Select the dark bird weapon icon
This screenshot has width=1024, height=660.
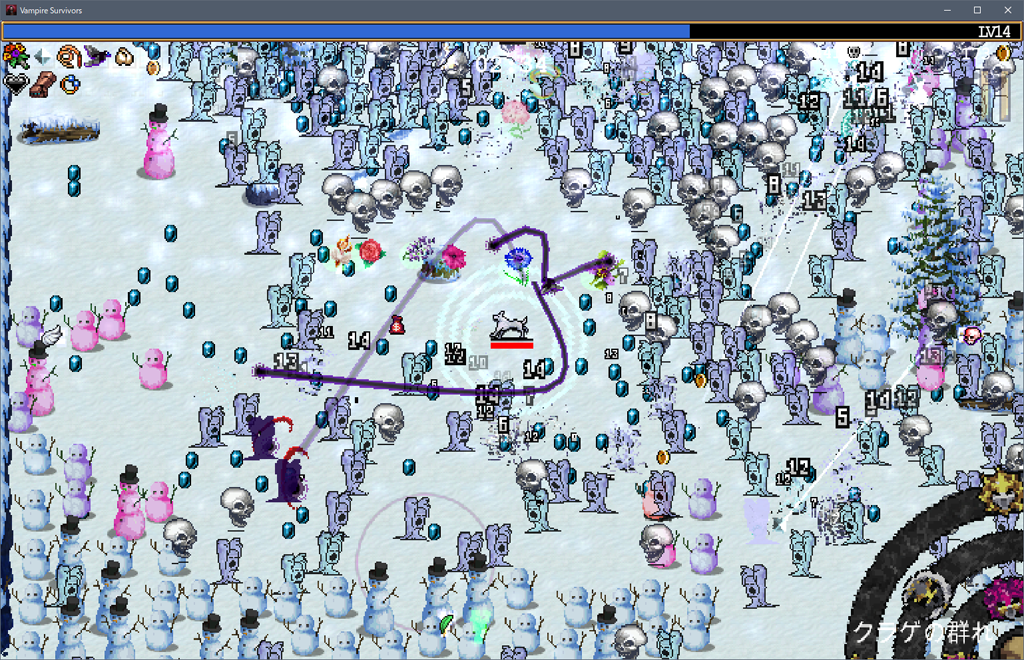coord(97,56)
